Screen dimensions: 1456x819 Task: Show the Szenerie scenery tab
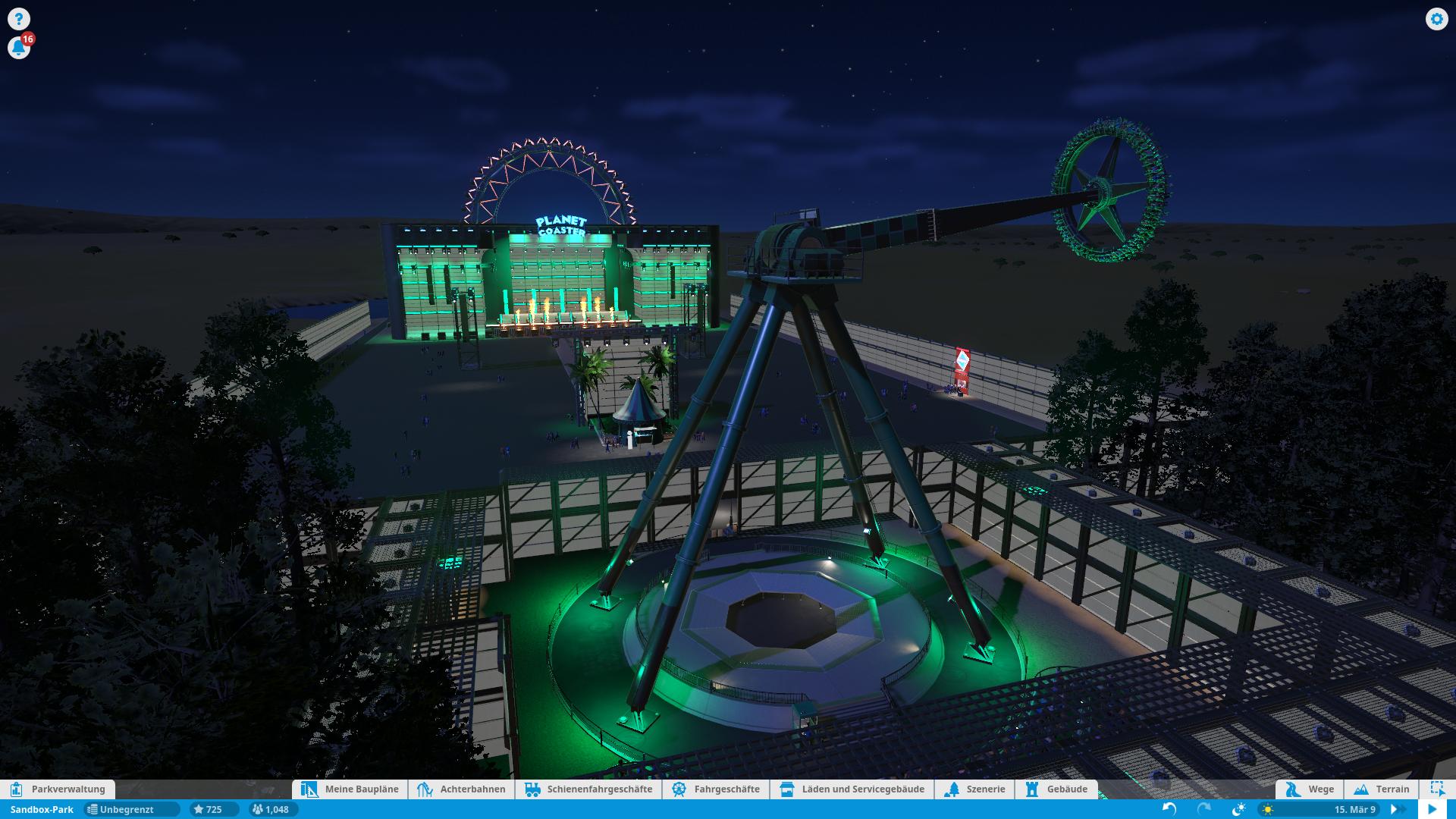tap(975, 789)
